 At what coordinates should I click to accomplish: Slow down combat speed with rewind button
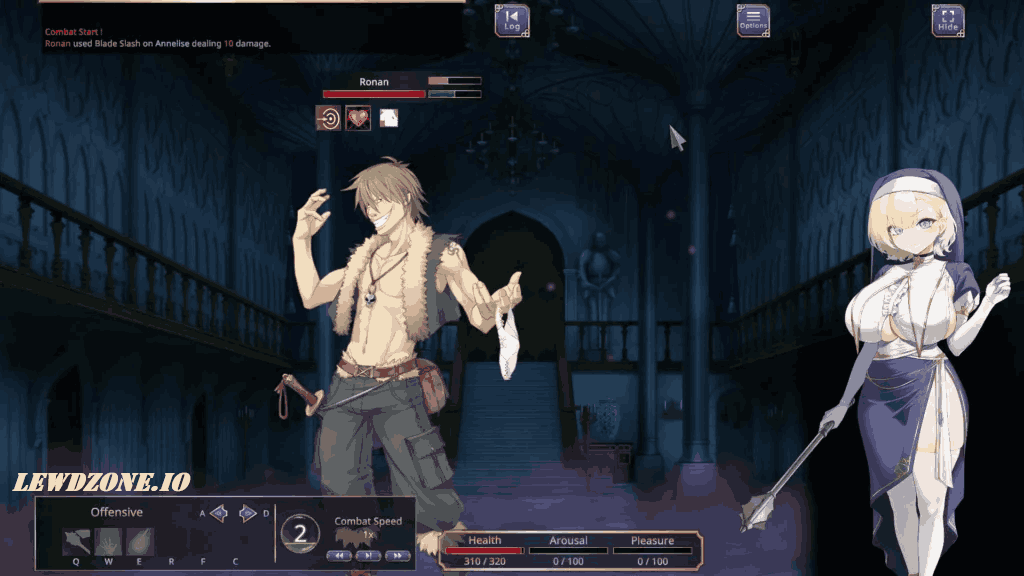(340, 555)
